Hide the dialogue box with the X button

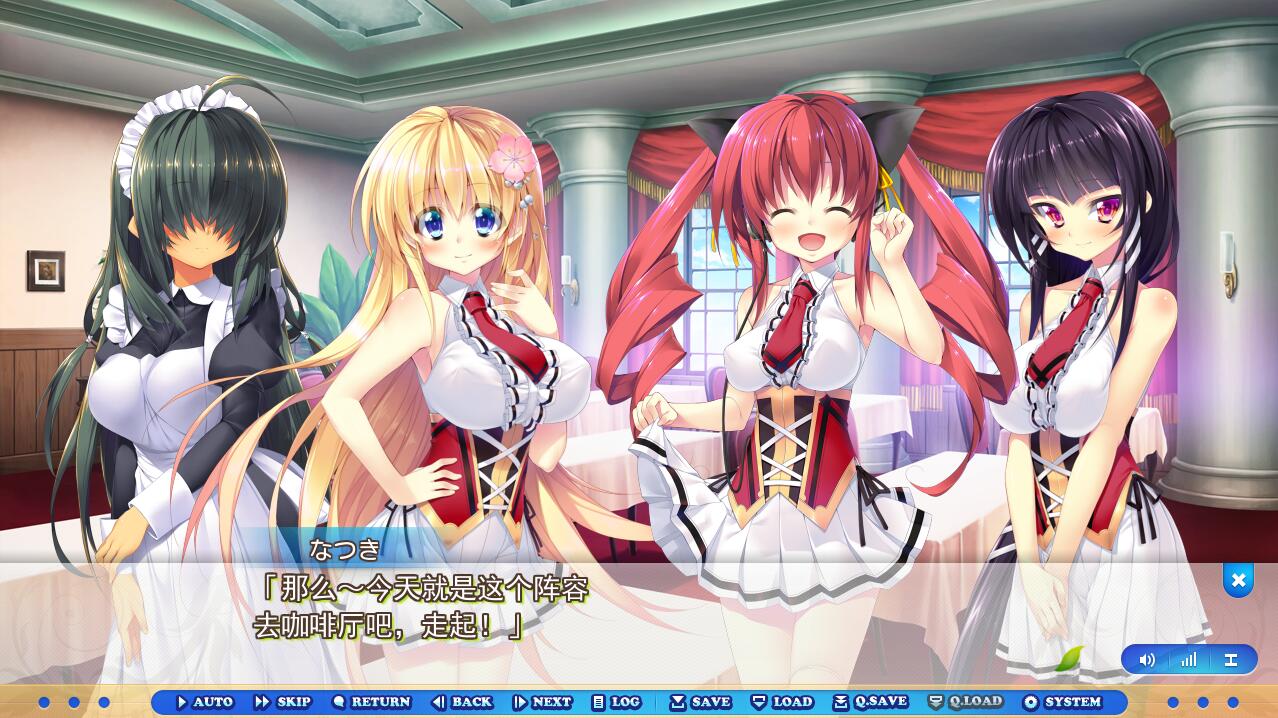point(1238,580)
